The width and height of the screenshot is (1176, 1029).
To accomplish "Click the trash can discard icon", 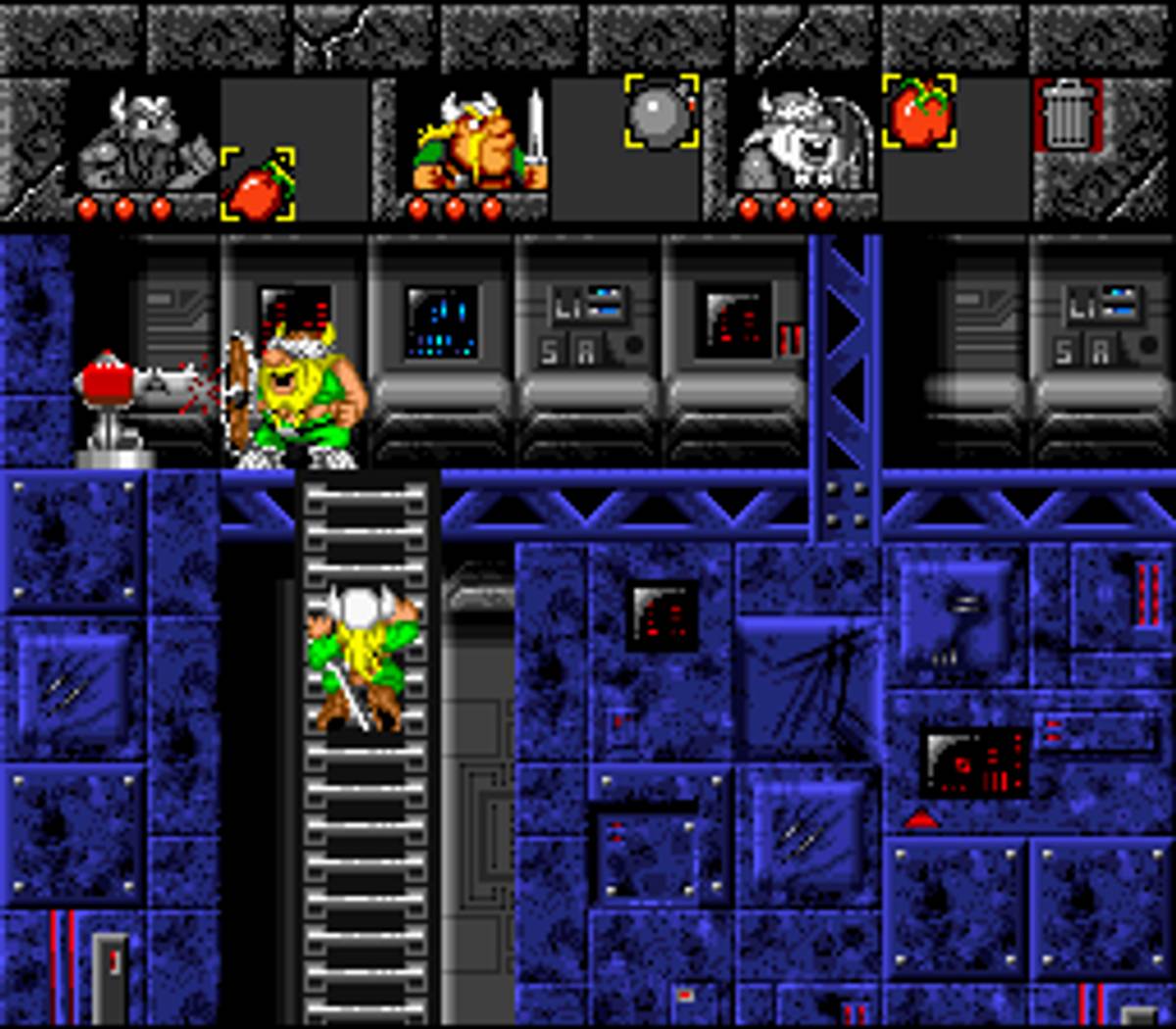I will tap(1067, 116).
